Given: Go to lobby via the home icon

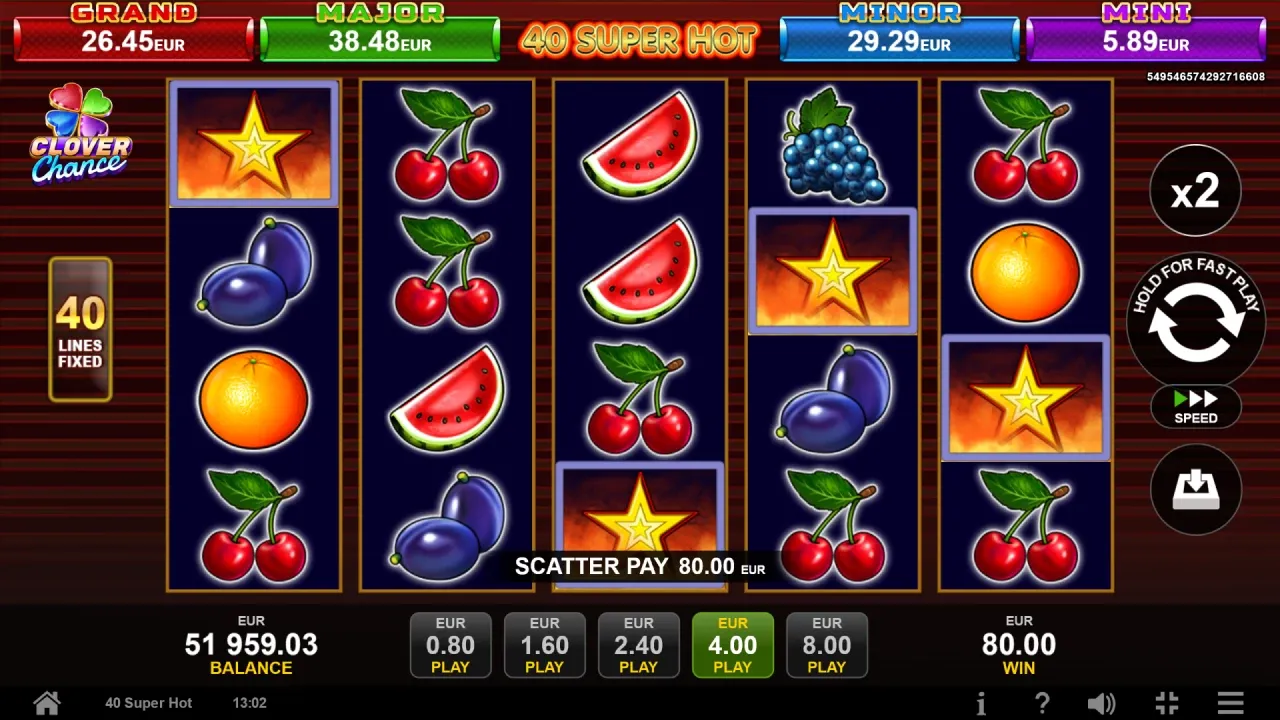Looking at the screenshot, I should [47, 702].
